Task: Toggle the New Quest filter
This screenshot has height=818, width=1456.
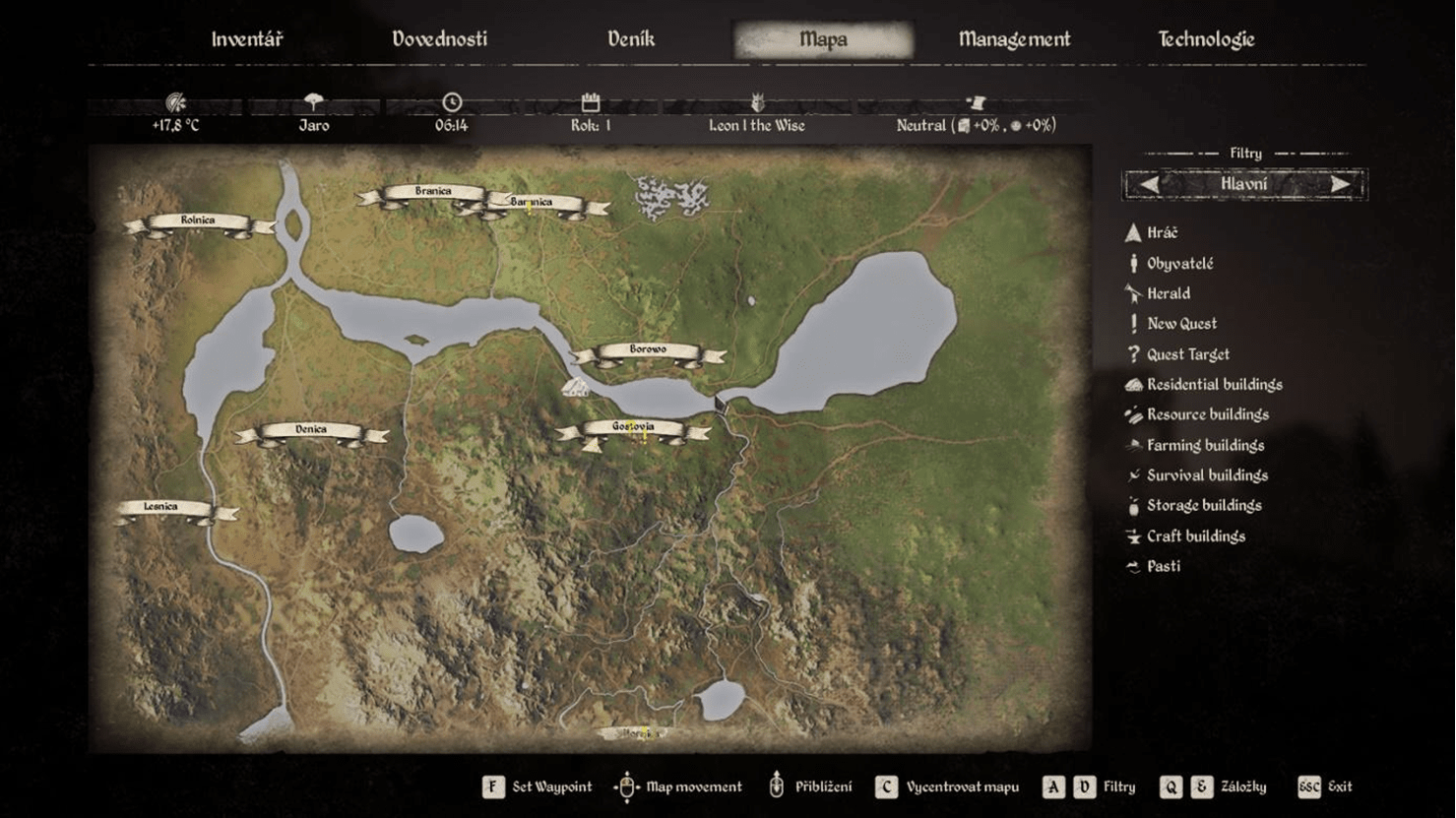Action: click(x=1181, y=324)
